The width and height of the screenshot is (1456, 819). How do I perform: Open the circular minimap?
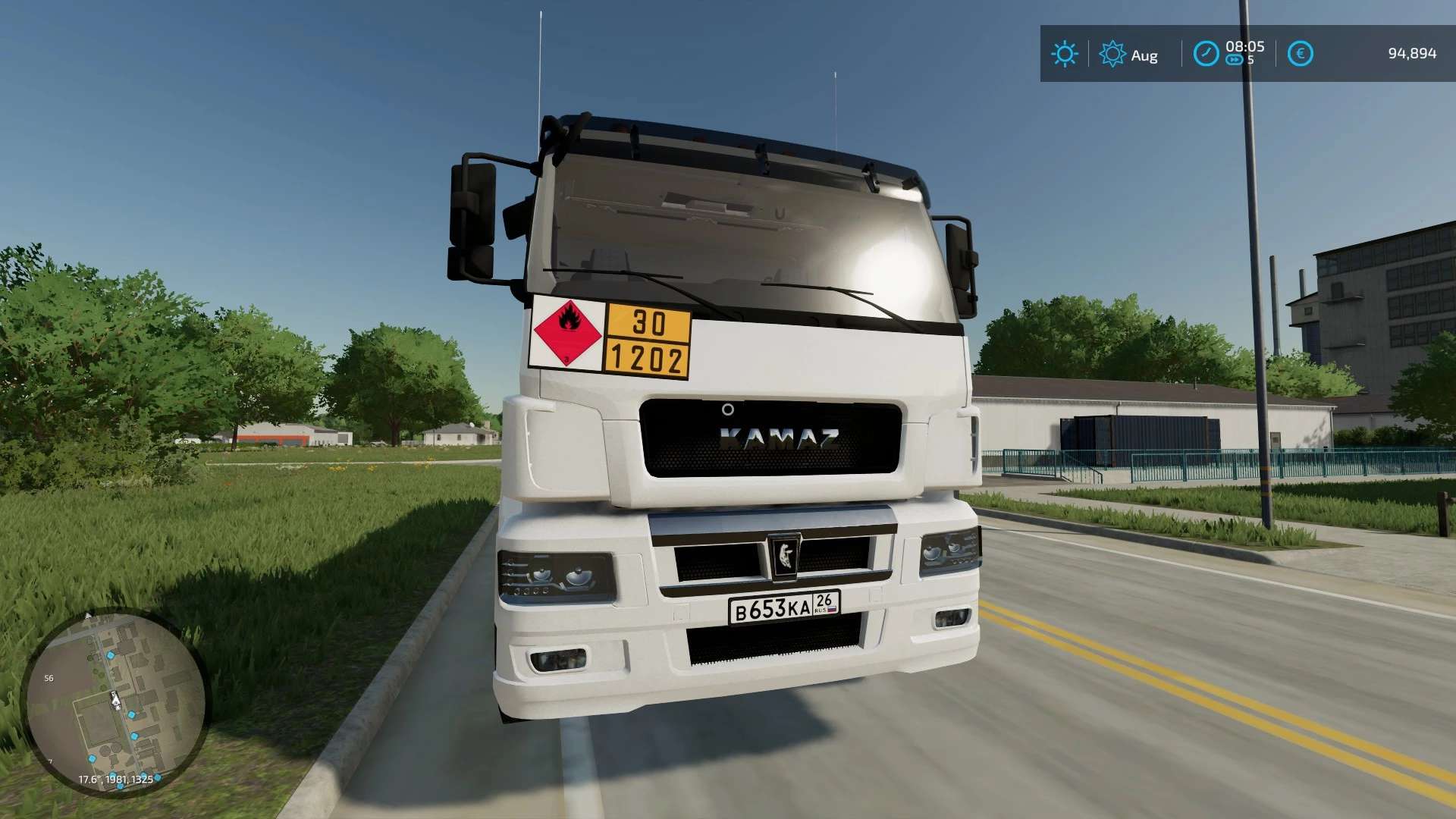click(115, 702)
